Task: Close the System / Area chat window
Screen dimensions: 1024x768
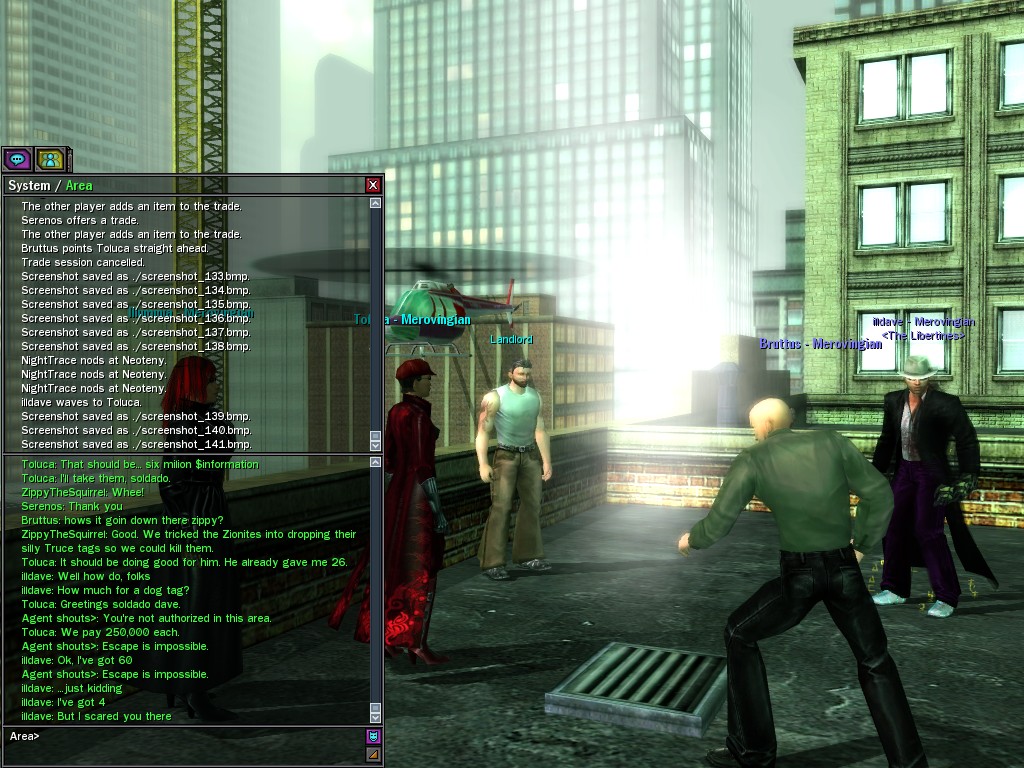Action: tap(373, 185)
